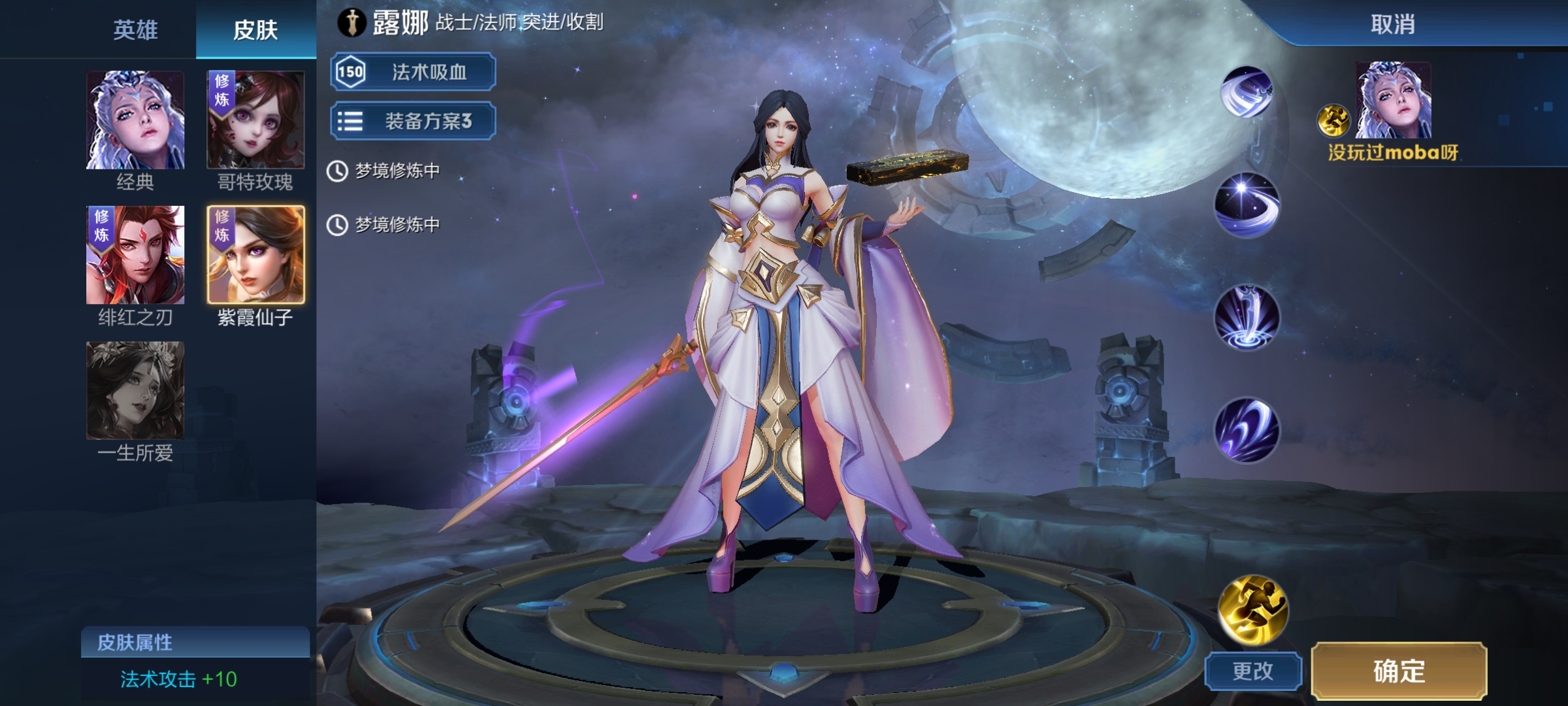Select the 皮肤 tab
Viewport: 1568px width, 706px height.
(255, 30)
